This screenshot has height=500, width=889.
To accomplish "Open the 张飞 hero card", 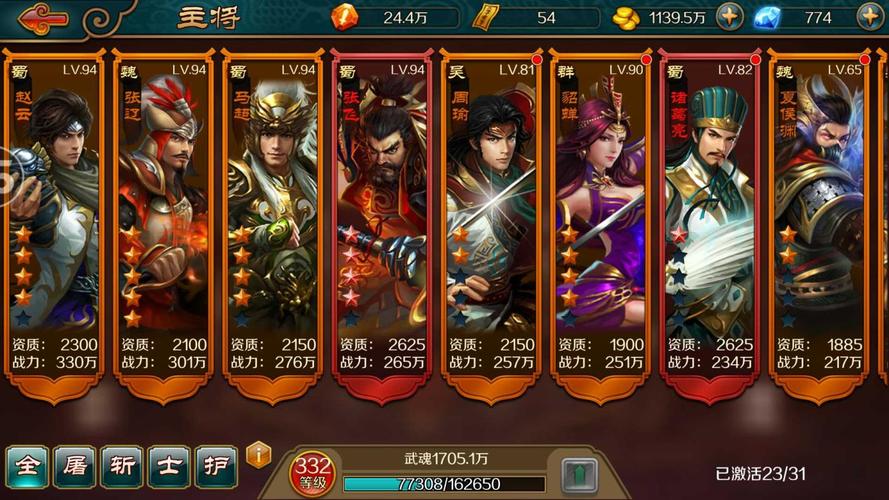I will [382, 220].
